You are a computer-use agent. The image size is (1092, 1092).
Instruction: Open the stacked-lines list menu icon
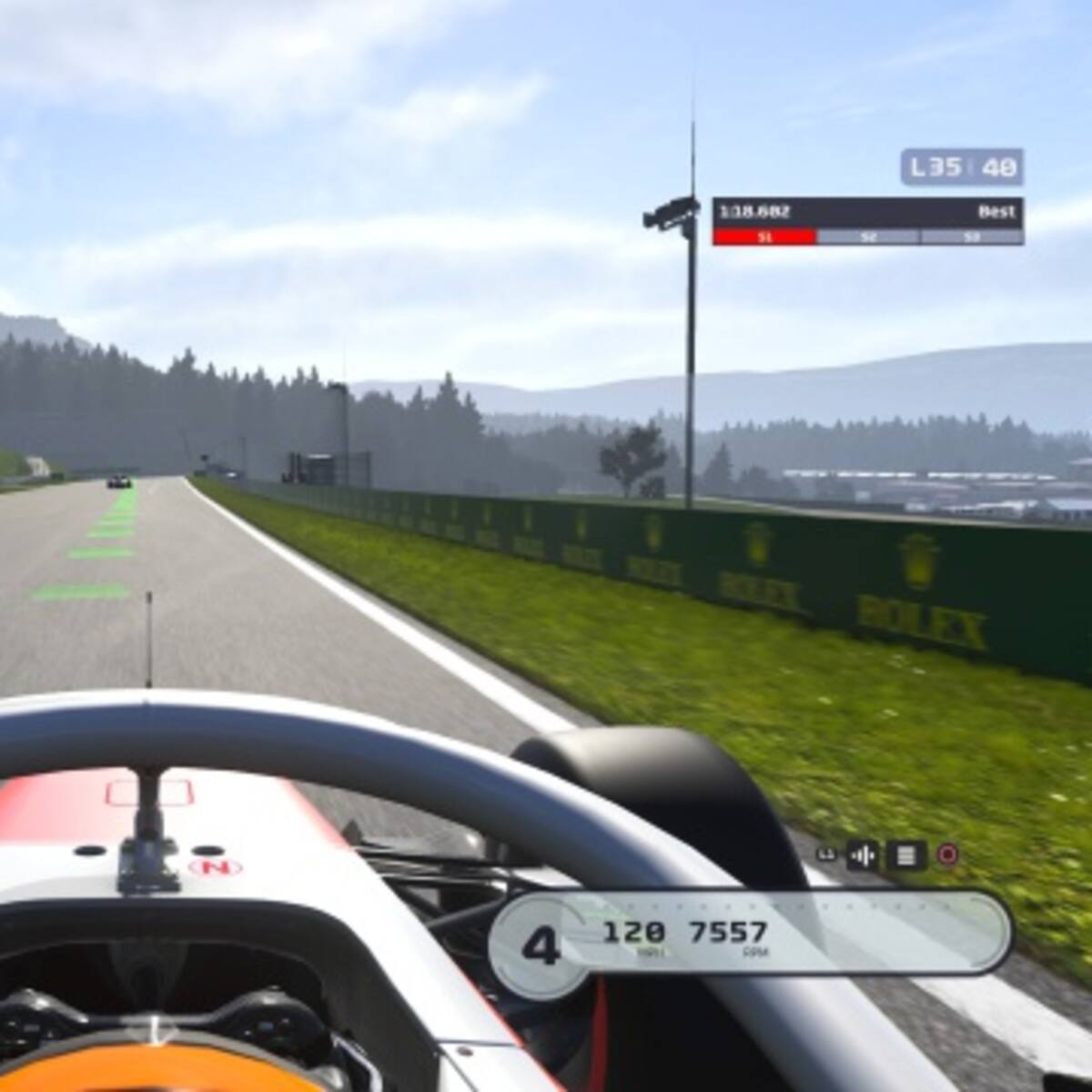[x=905, y=855]
